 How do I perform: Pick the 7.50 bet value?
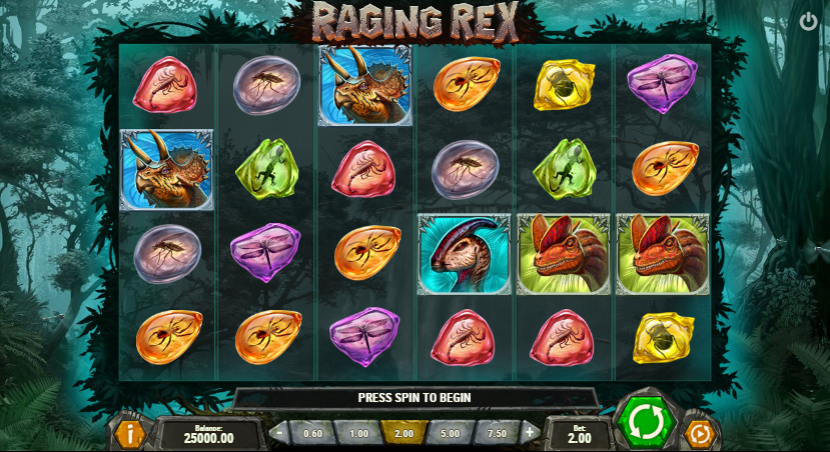coord(496,433)
